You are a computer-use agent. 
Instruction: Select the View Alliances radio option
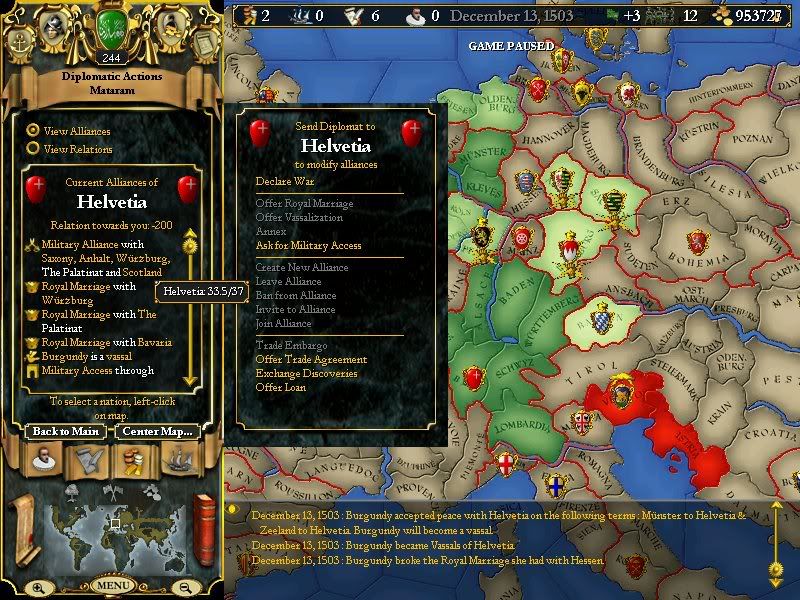coord(34,130)
